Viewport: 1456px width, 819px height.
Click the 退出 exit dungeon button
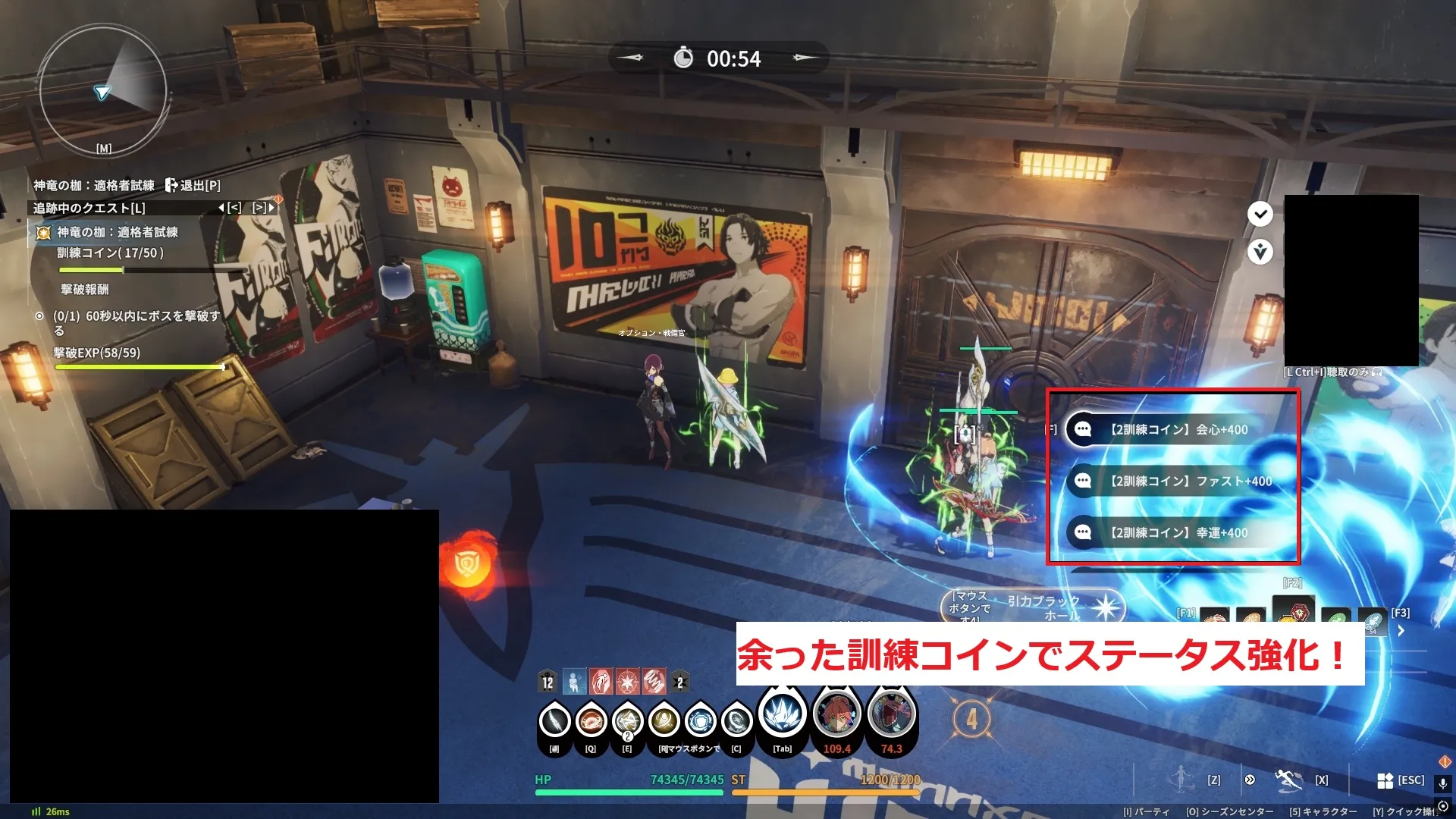pos(193,185)
